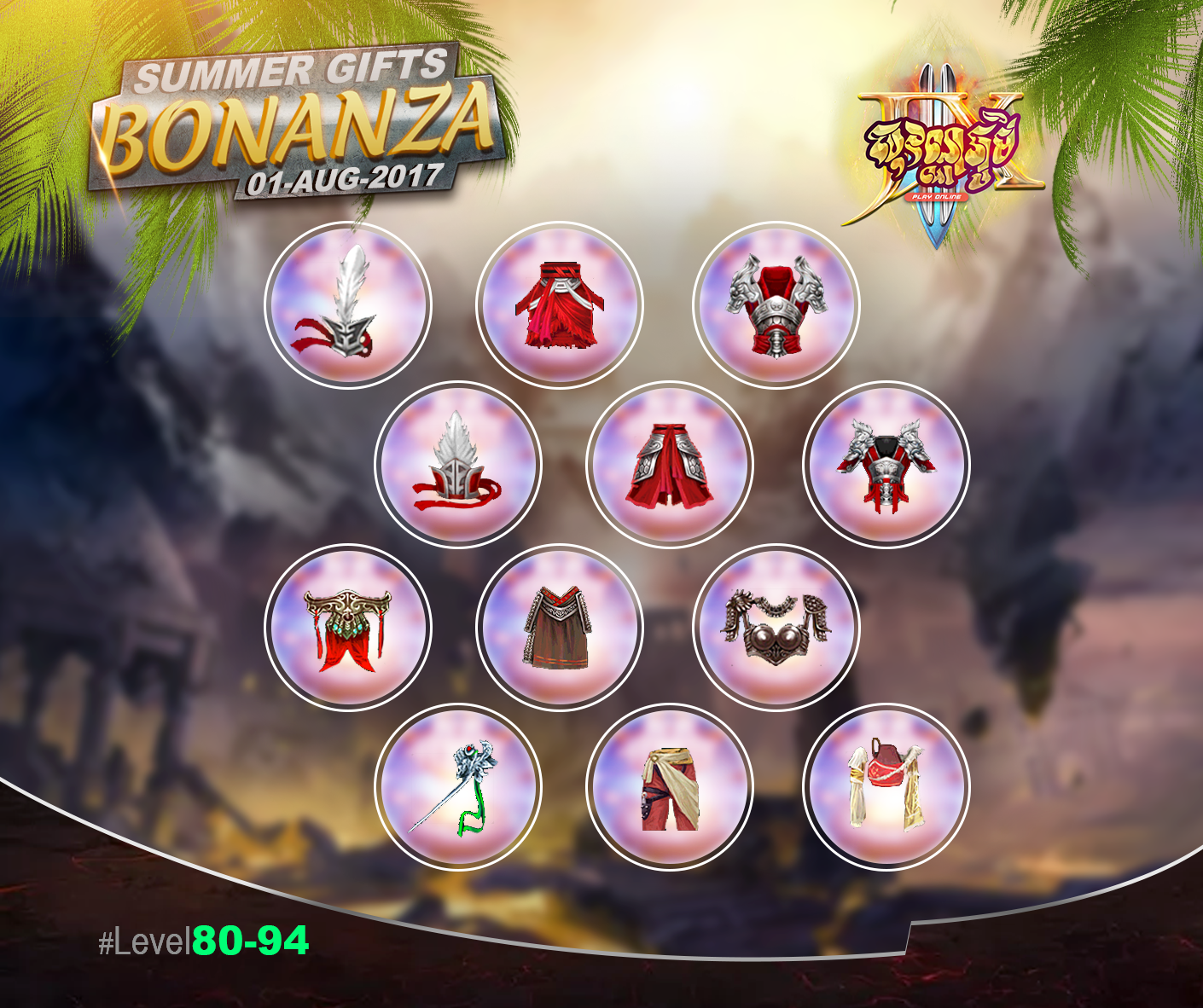Select the silver hairpin with green ribbon
Screen dimensions: 1203x1008
click(457, 786)
